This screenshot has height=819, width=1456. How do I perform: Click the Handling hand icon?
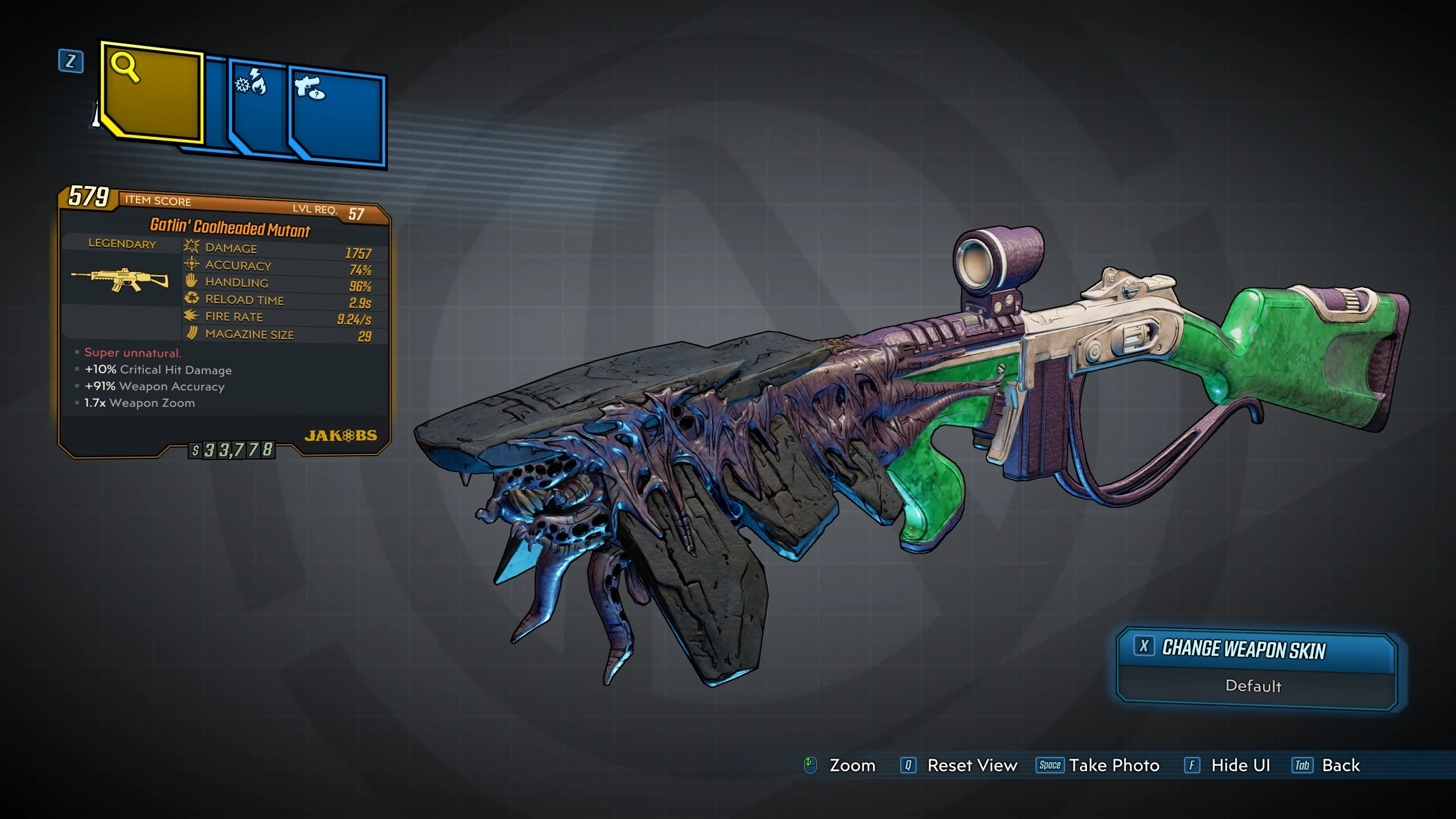click(192, 280)
